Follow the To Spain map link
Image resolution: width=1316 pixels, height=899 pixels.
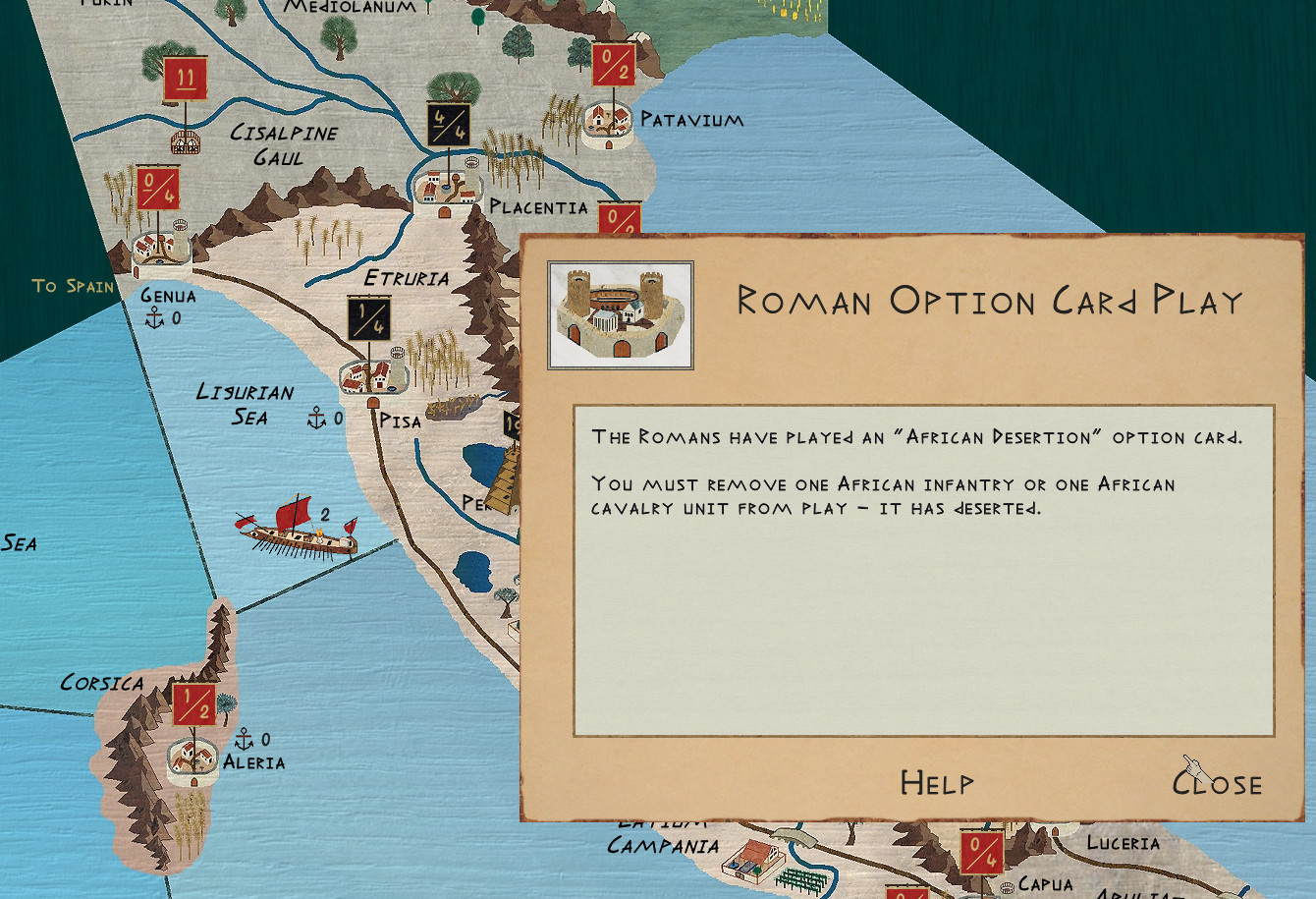tap(73, 286)
